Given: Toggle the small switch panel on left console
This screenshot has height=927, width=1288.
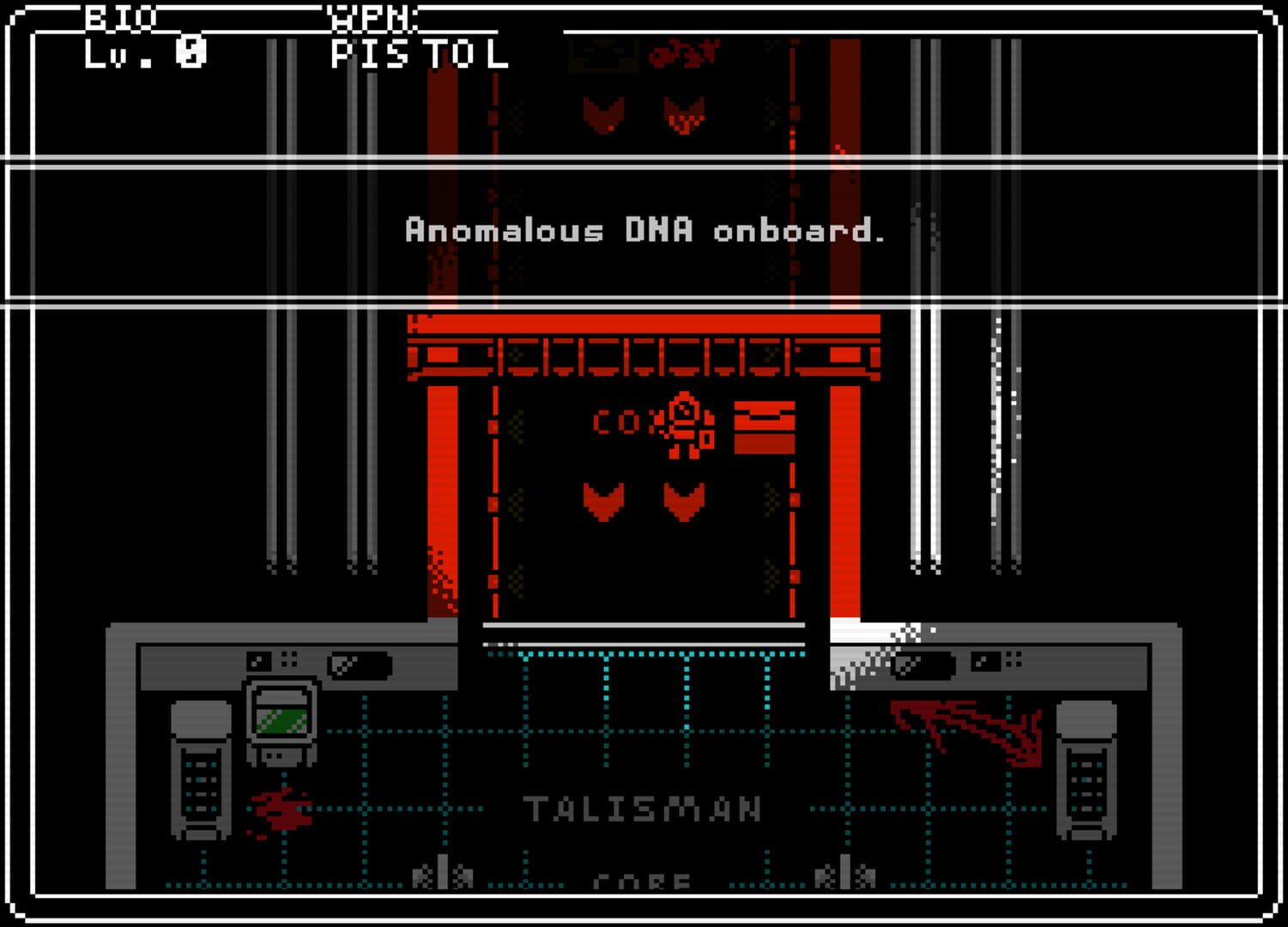Looking at the screenshot, I should 257,661.
